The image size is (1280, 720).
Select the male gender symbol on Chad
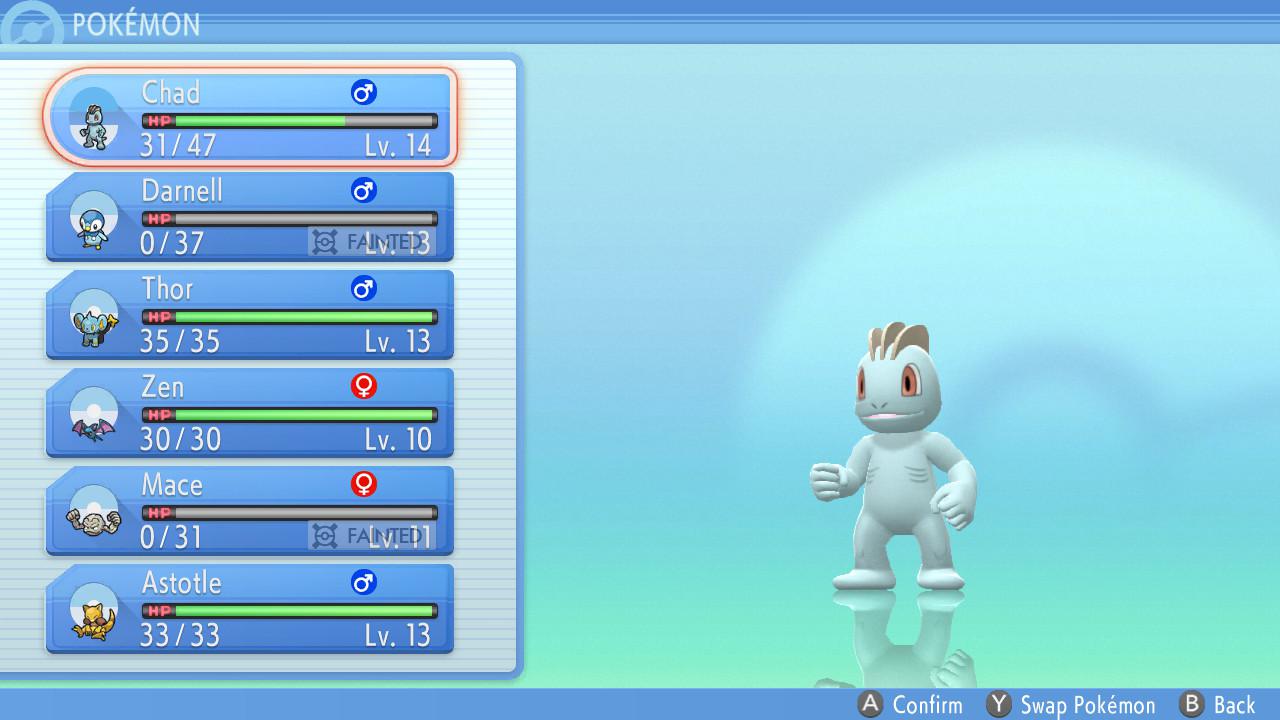click(x=364, y=92)
